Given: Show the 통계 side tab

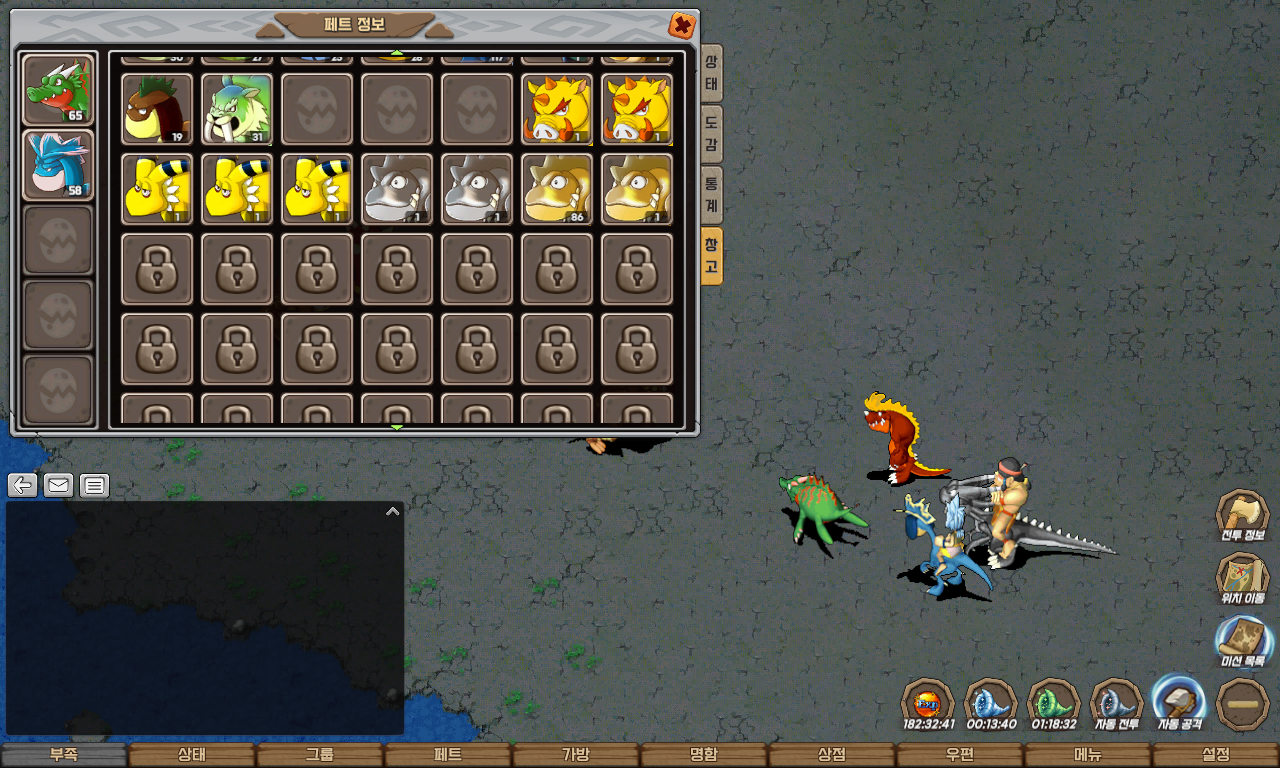Looking at the screenshot, I should point(711,194).
